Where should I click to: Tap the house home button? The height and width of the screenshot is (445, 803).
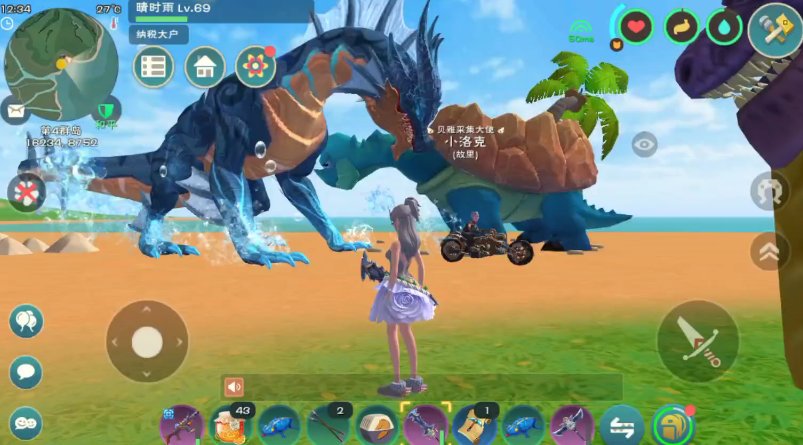(x=204, y=67)
